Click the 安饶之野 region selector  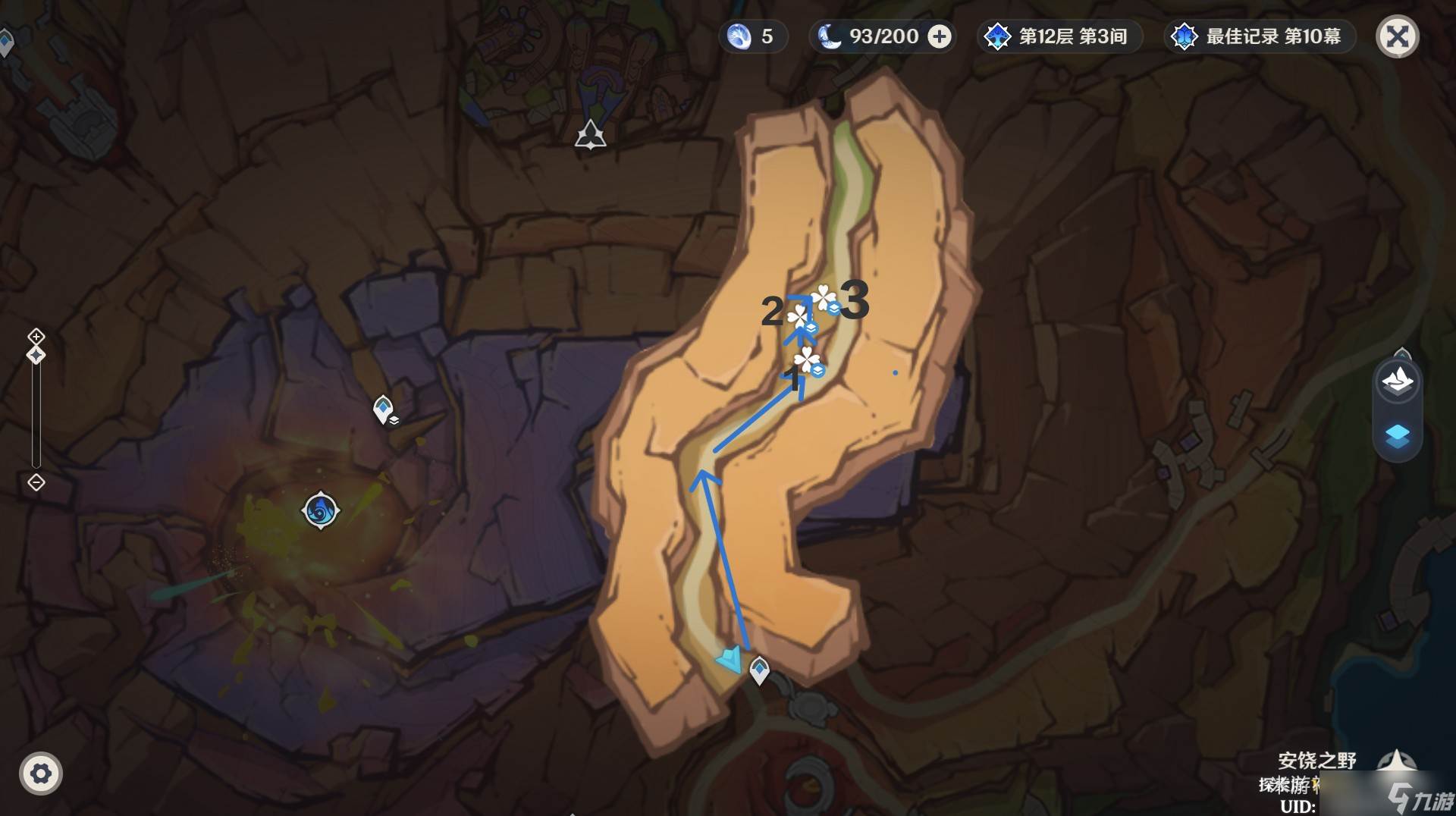[x=1316, y=761]
